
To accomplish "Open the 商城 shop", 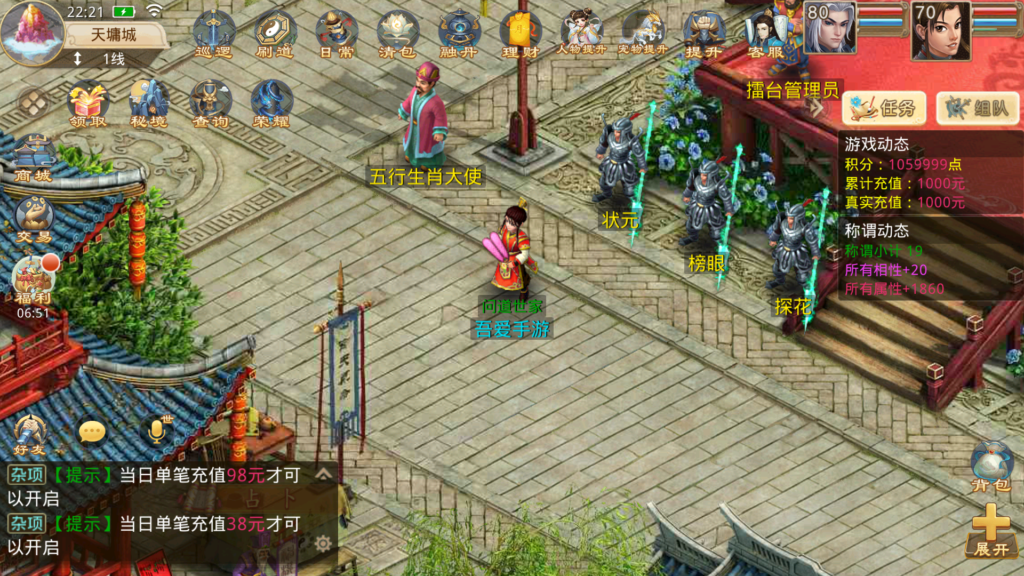I will (x=33, y=160).
